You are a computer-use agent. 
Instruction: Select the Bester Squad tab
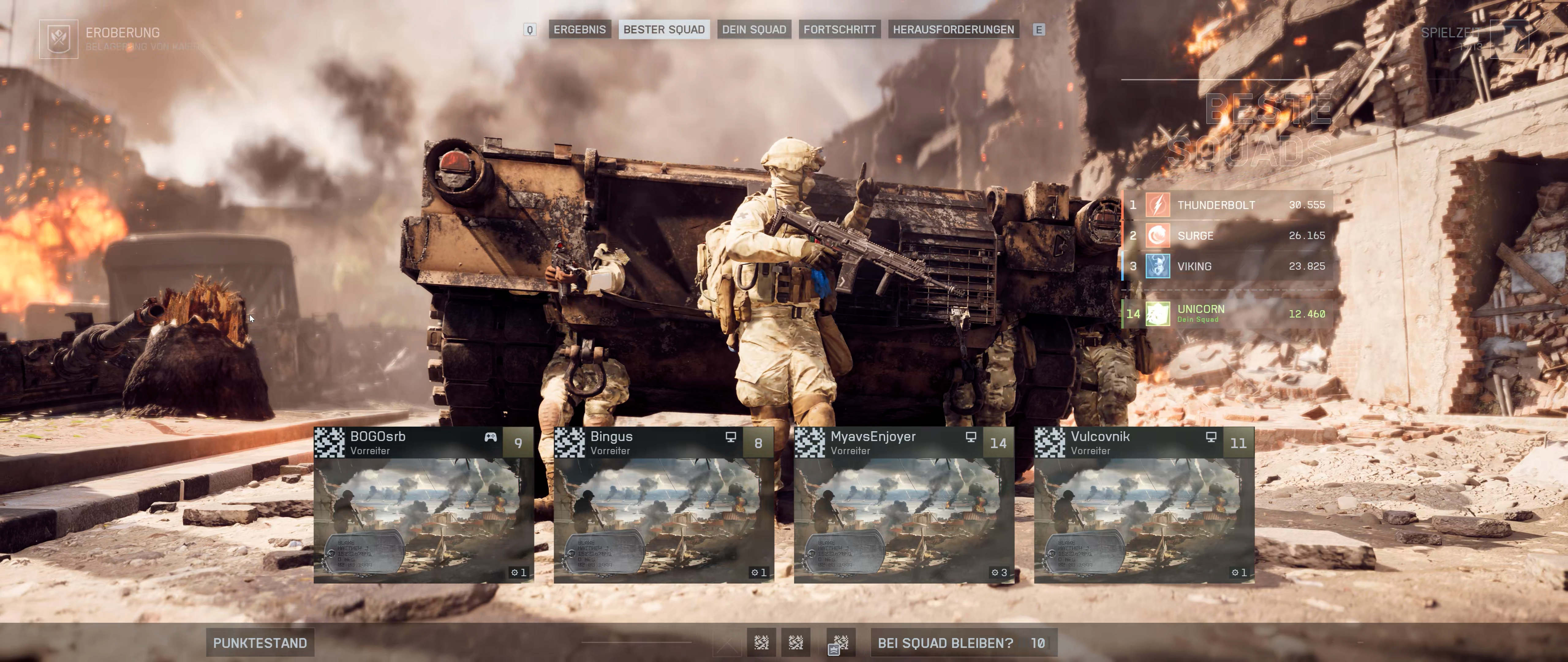click(663, 29)
